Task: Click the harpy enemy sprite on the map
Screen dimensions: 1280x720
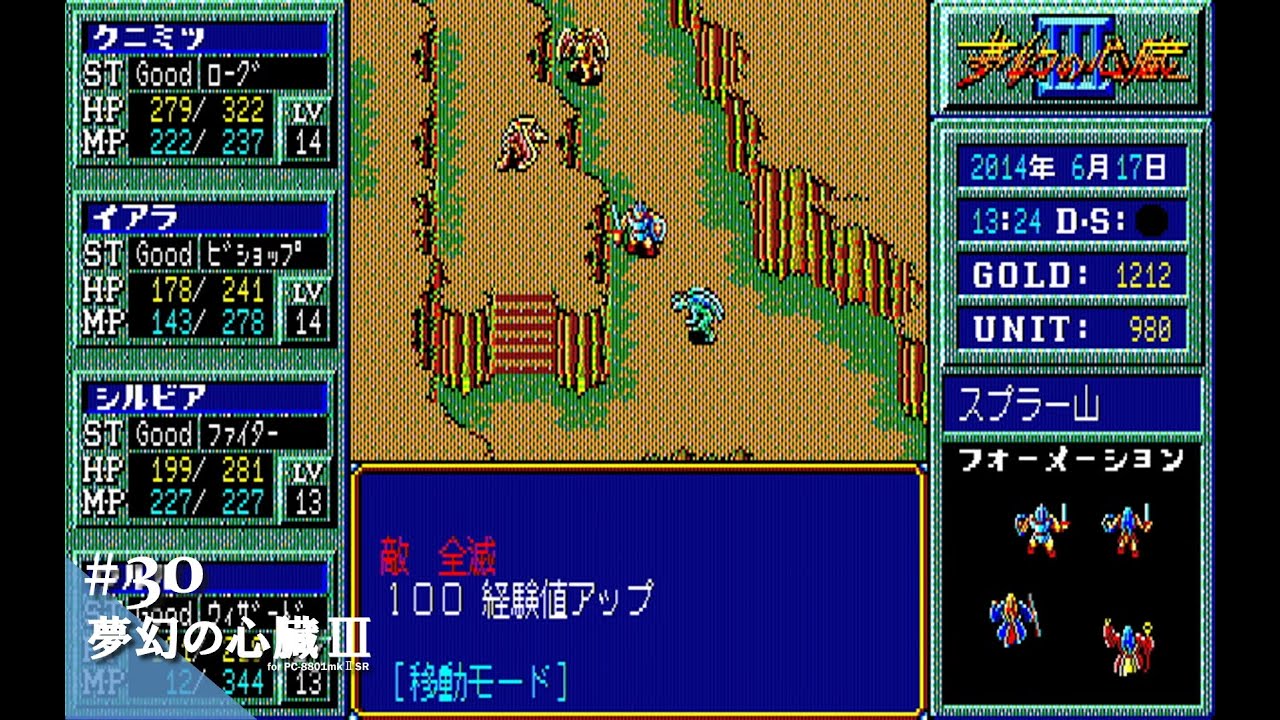Action: pos(585,50)
